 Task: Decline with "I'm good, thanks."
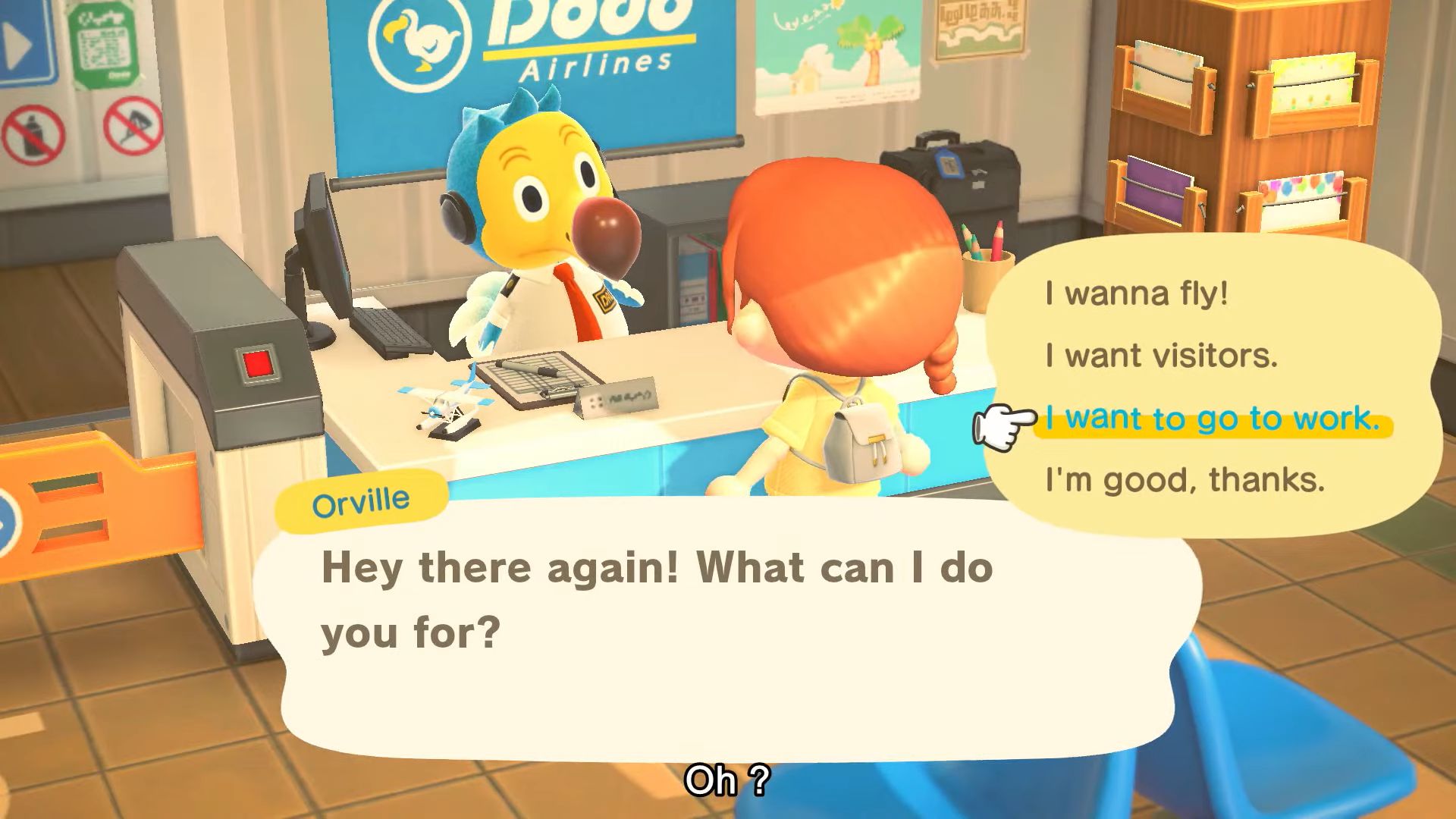coord(1185,480)
